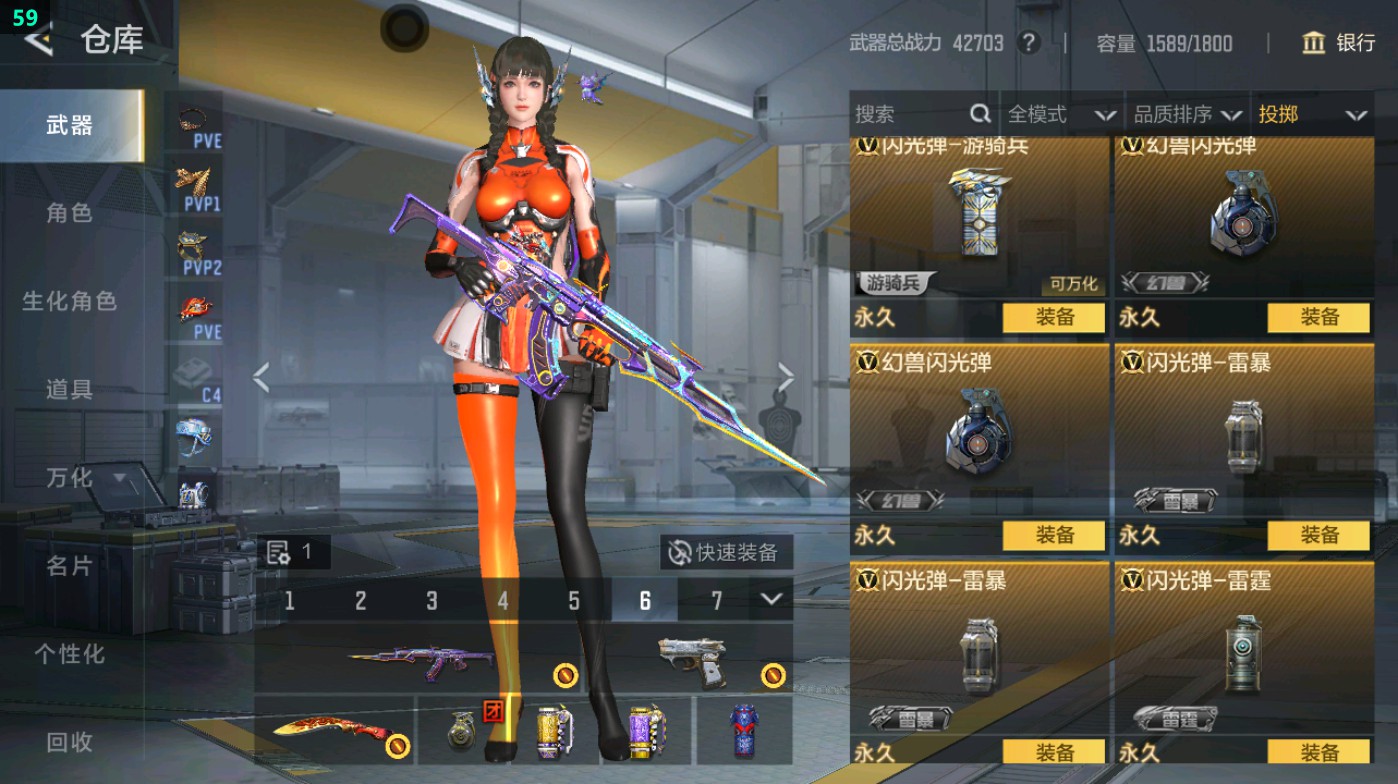
Task: Switch to the 个性化 tab
Action: tap(69, 654)
